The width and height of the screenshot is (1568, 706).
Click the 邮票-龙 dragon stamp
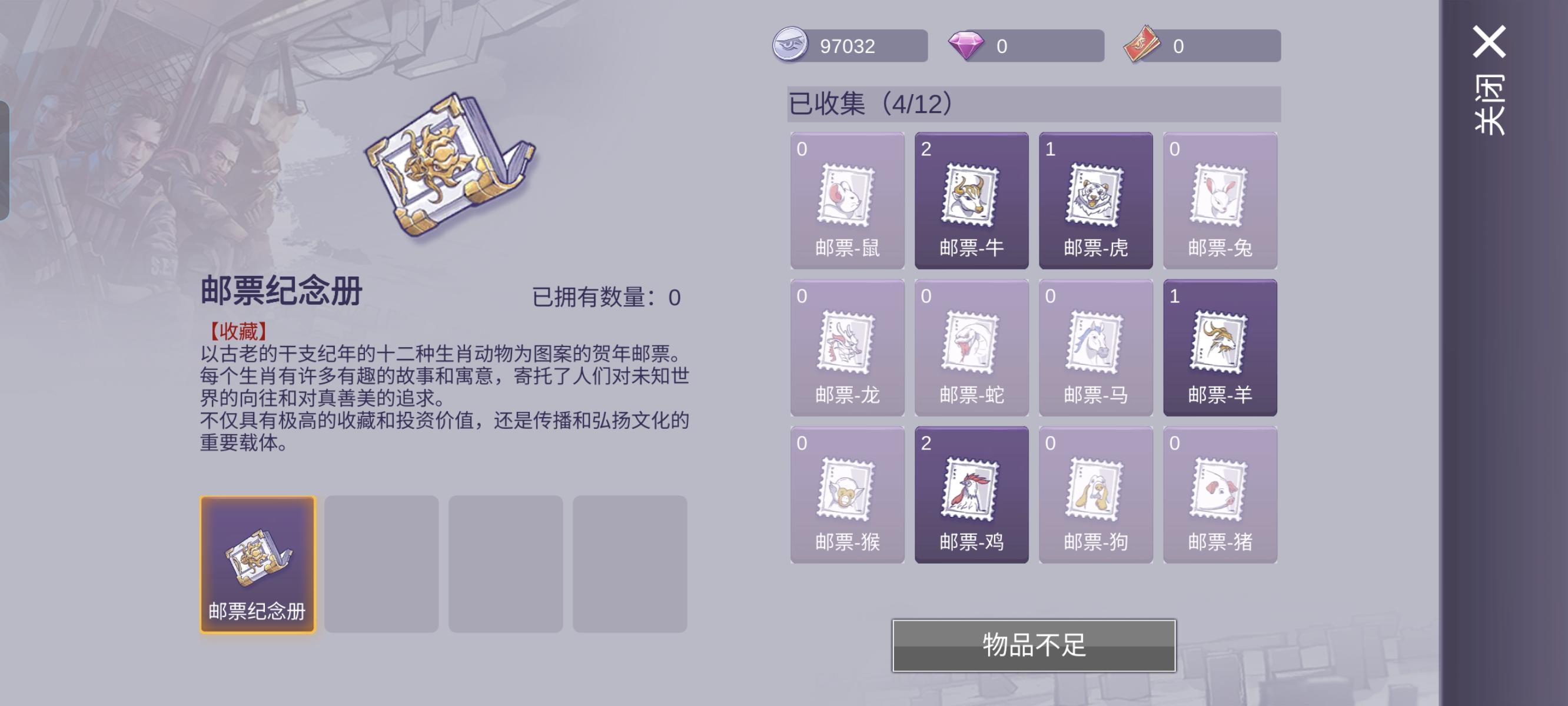(x=848, y=348)
